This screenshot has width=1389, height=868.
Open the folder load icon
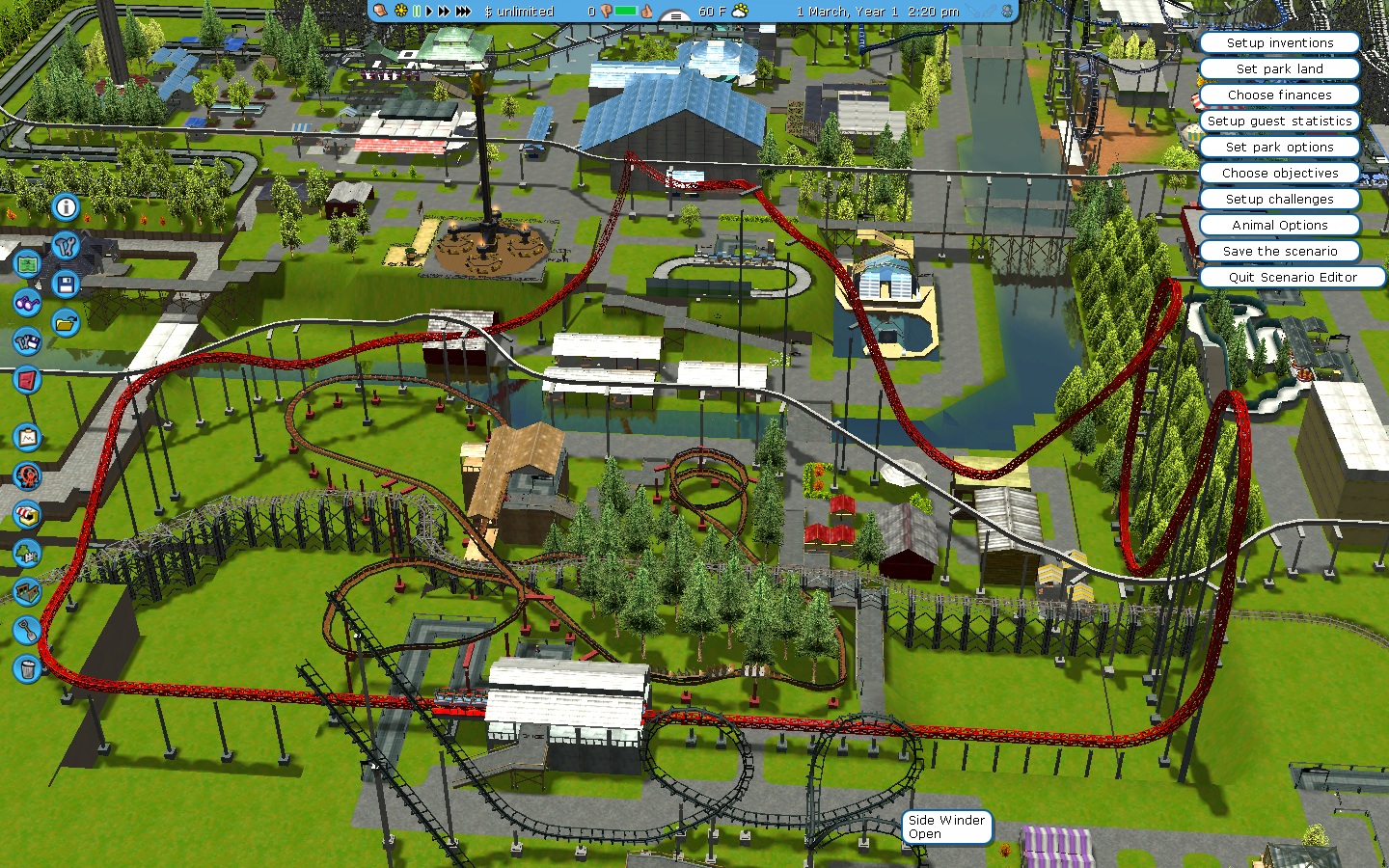click(66, 323)
